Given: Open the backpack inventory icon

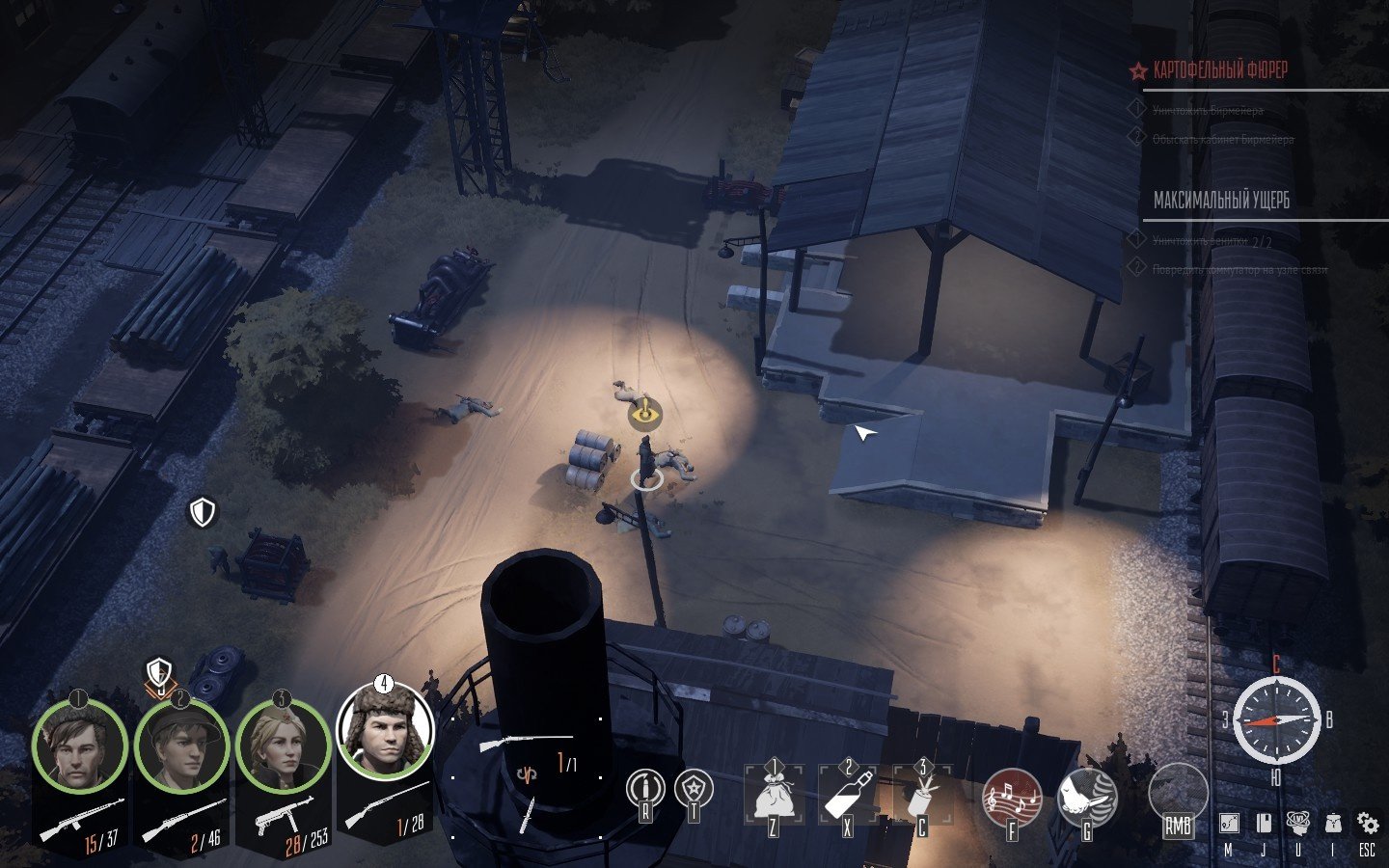Looking at the screenshot, I should point(1333,824).
